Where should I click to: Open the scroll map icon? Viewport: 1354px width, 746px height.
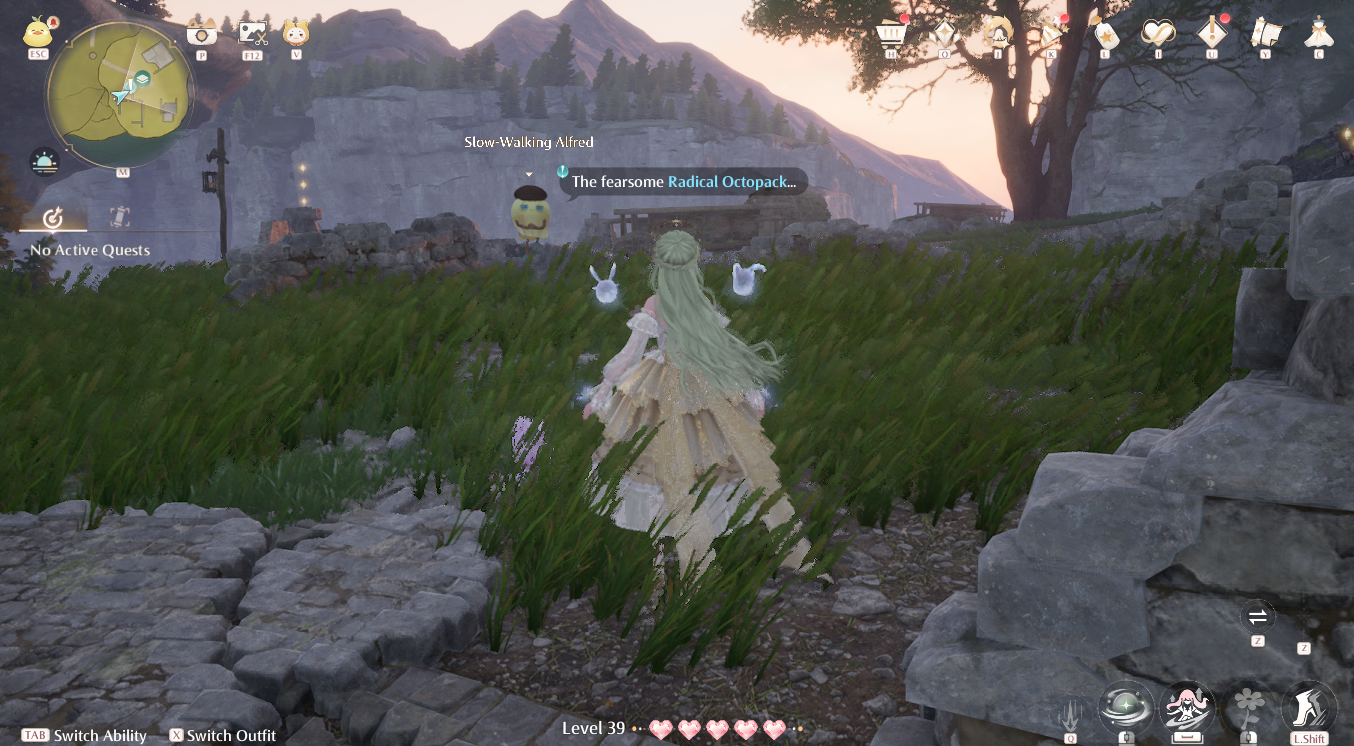click(1266, 33)
